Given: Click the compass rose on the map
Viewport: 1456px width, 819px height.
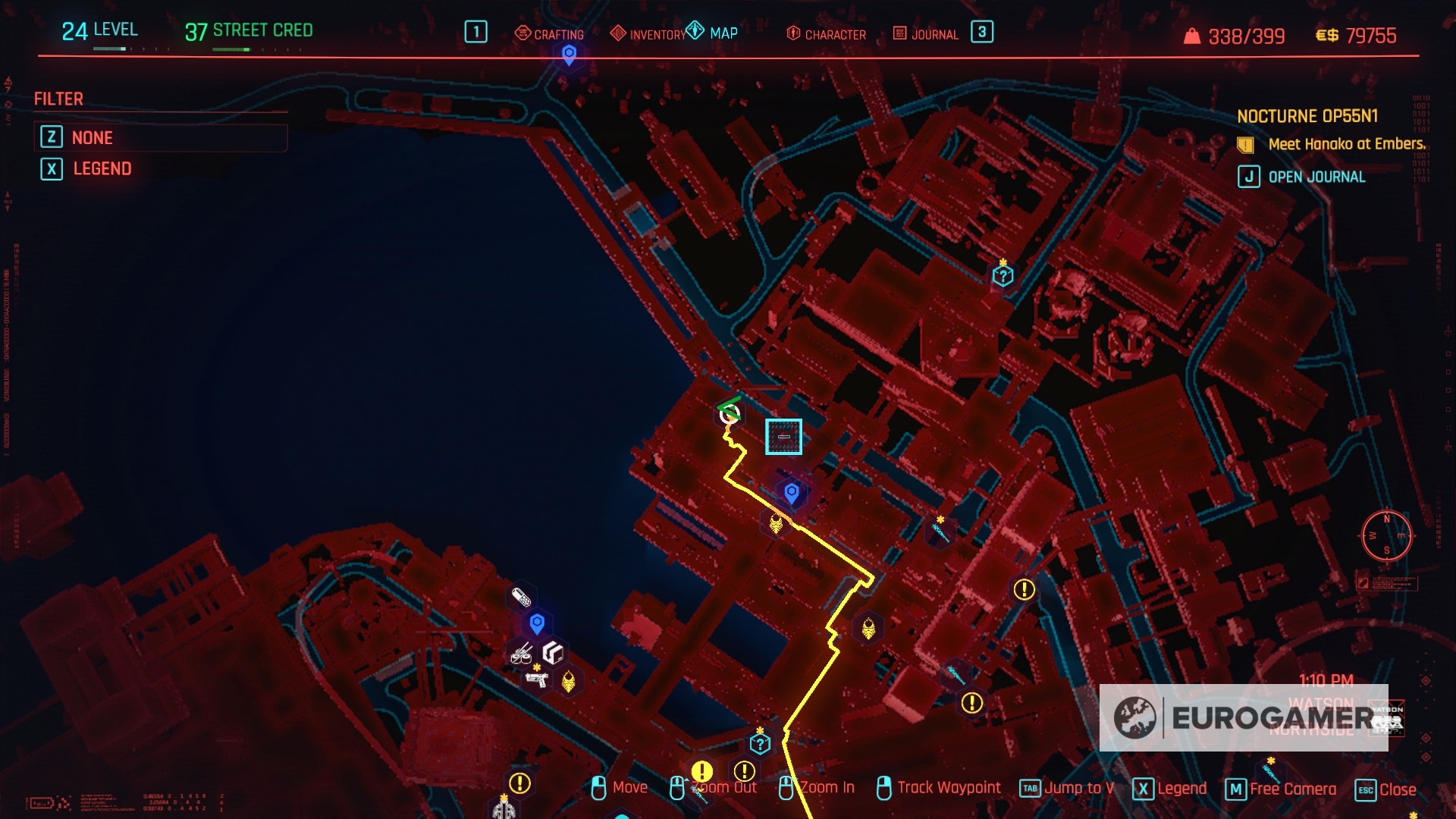Looking at the screenshot, I should [1386, 535].
